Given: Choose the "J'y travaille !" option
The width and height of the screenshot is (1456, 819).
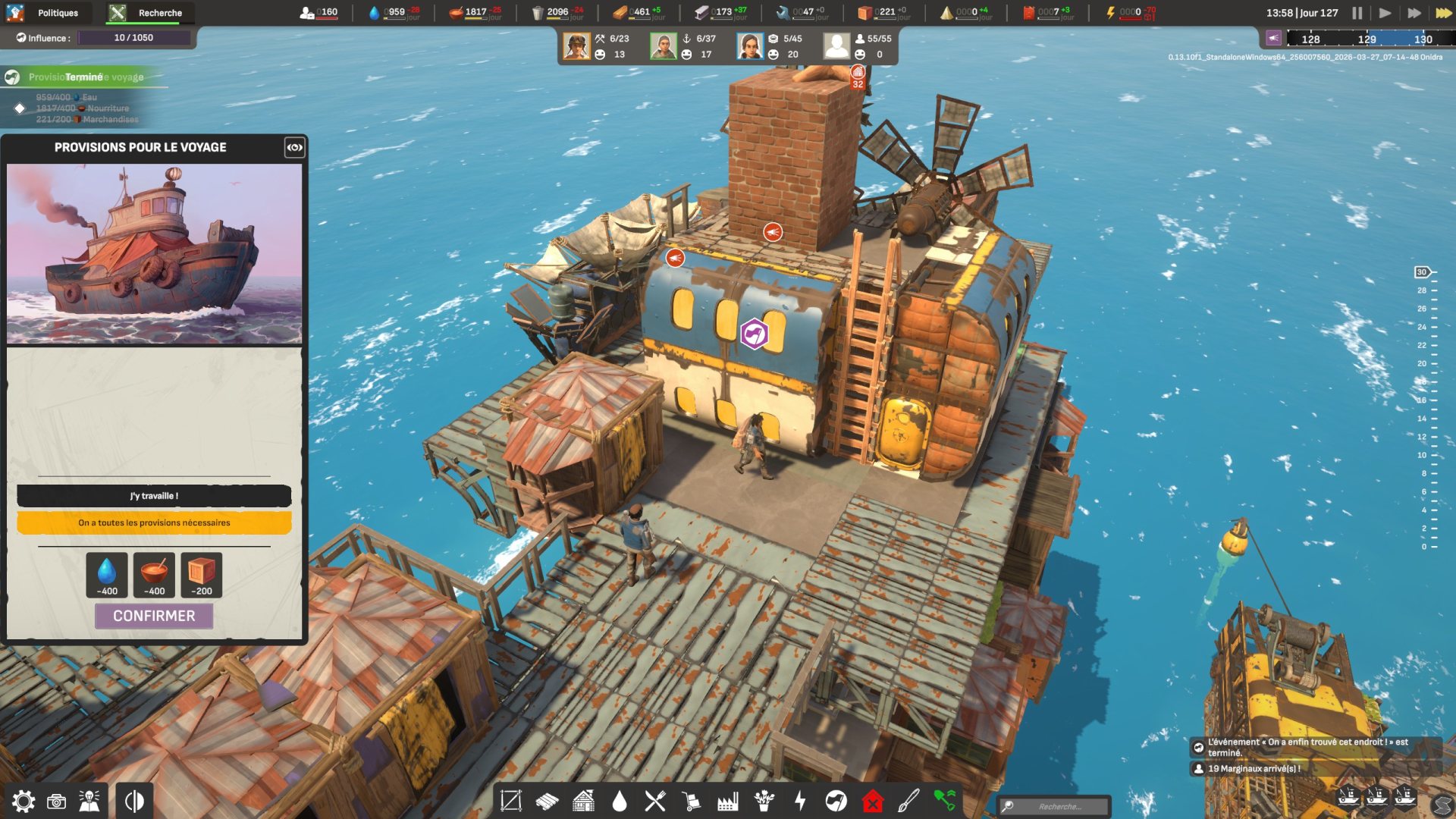Looking at the screenshot, I should click(154, 496).
